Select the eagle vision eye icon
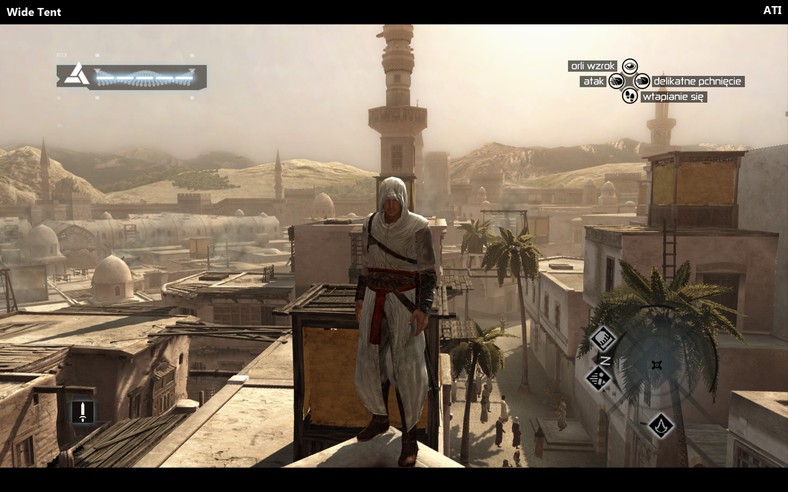Screen dimensions: 788x492 tap(630, 66)
